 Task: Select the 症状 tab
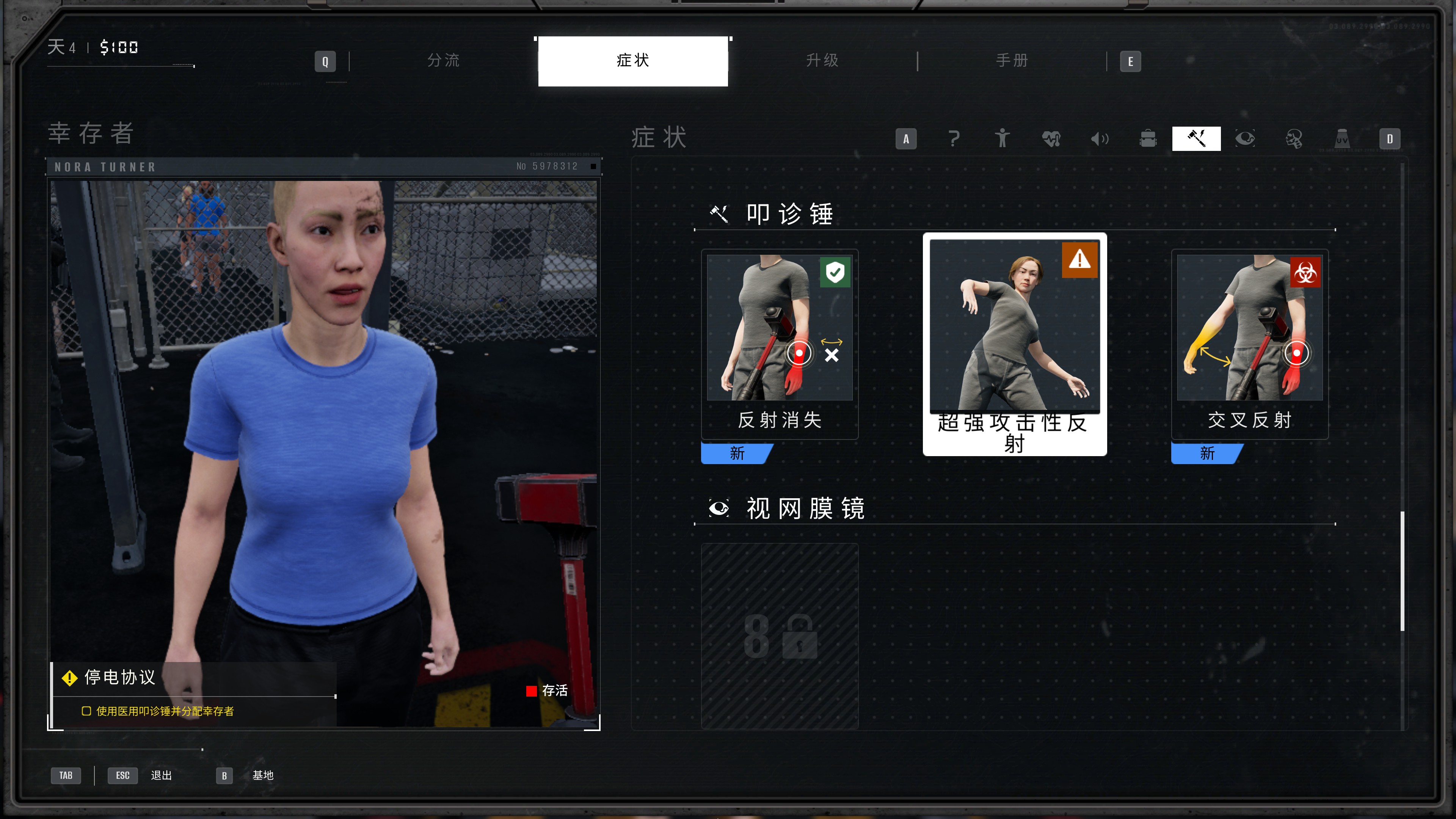coord(632,61)
